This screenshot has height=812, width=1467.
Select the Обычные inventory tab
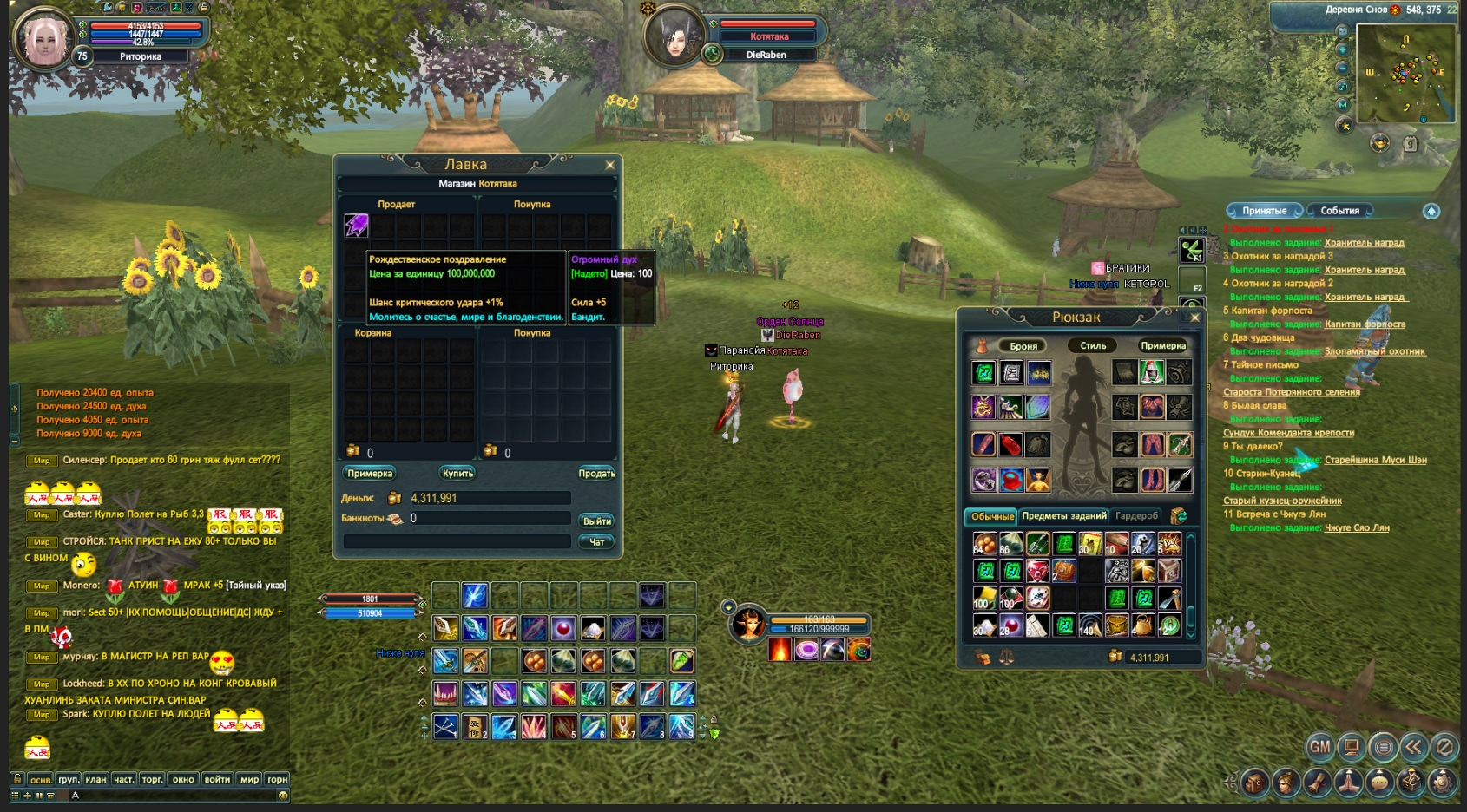click(992, 516)
